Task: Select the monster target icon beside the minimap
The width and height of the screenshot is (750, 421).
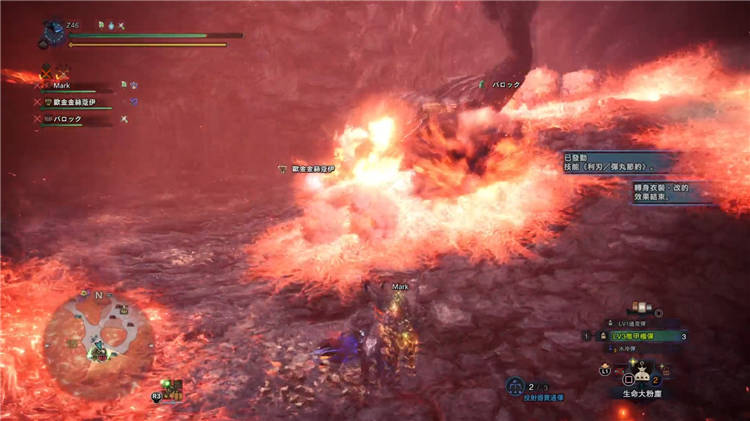Action: point(174,388)
